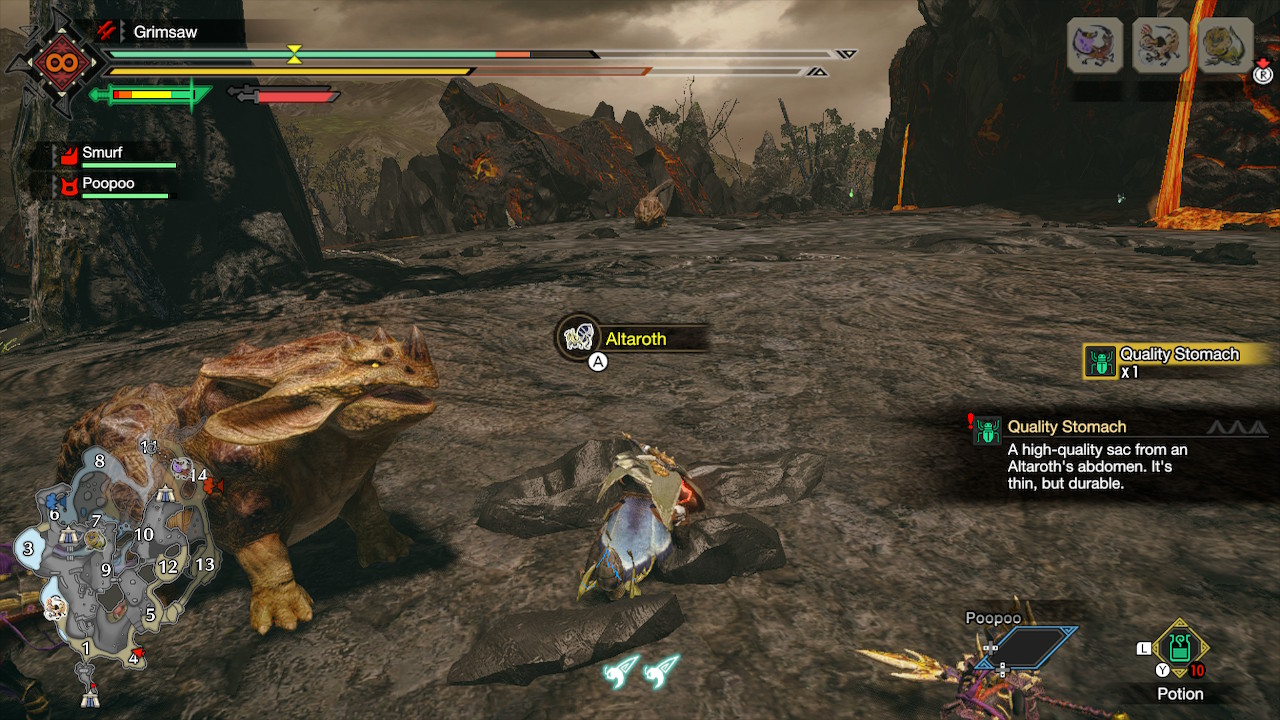1280x720 pixels.
Task: Click the main camp tent on minimap
Action: pos(91,697)
